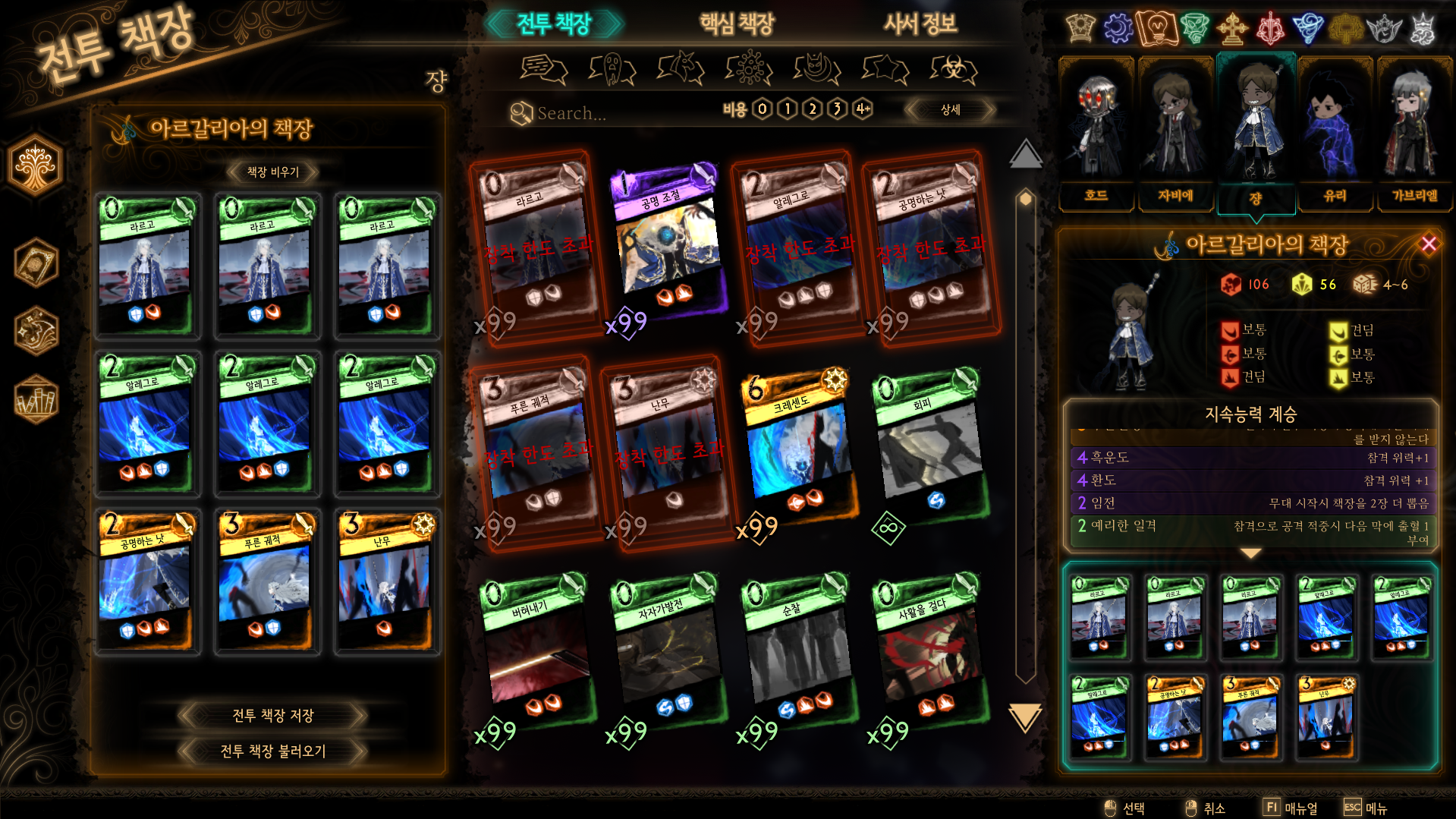
Task: Filter cards by cost 4+
Action: pos(863,109)
